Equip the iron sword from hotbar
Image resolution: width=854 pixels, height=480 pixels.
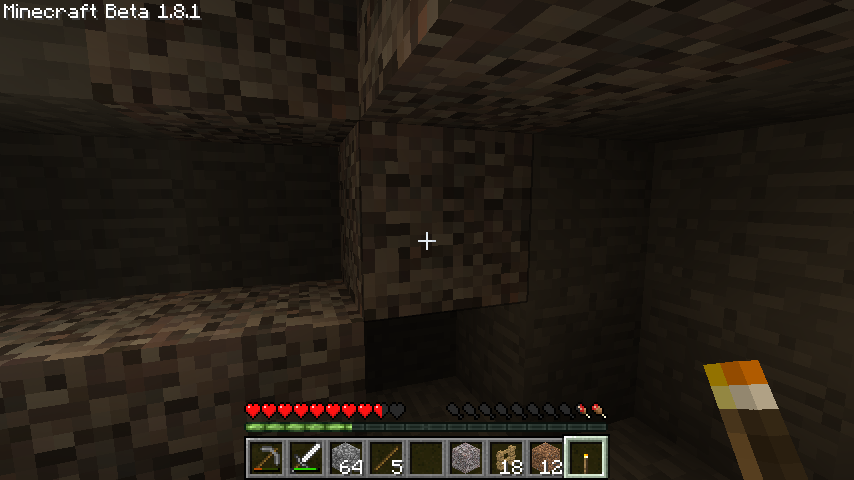tap(306, 458)
